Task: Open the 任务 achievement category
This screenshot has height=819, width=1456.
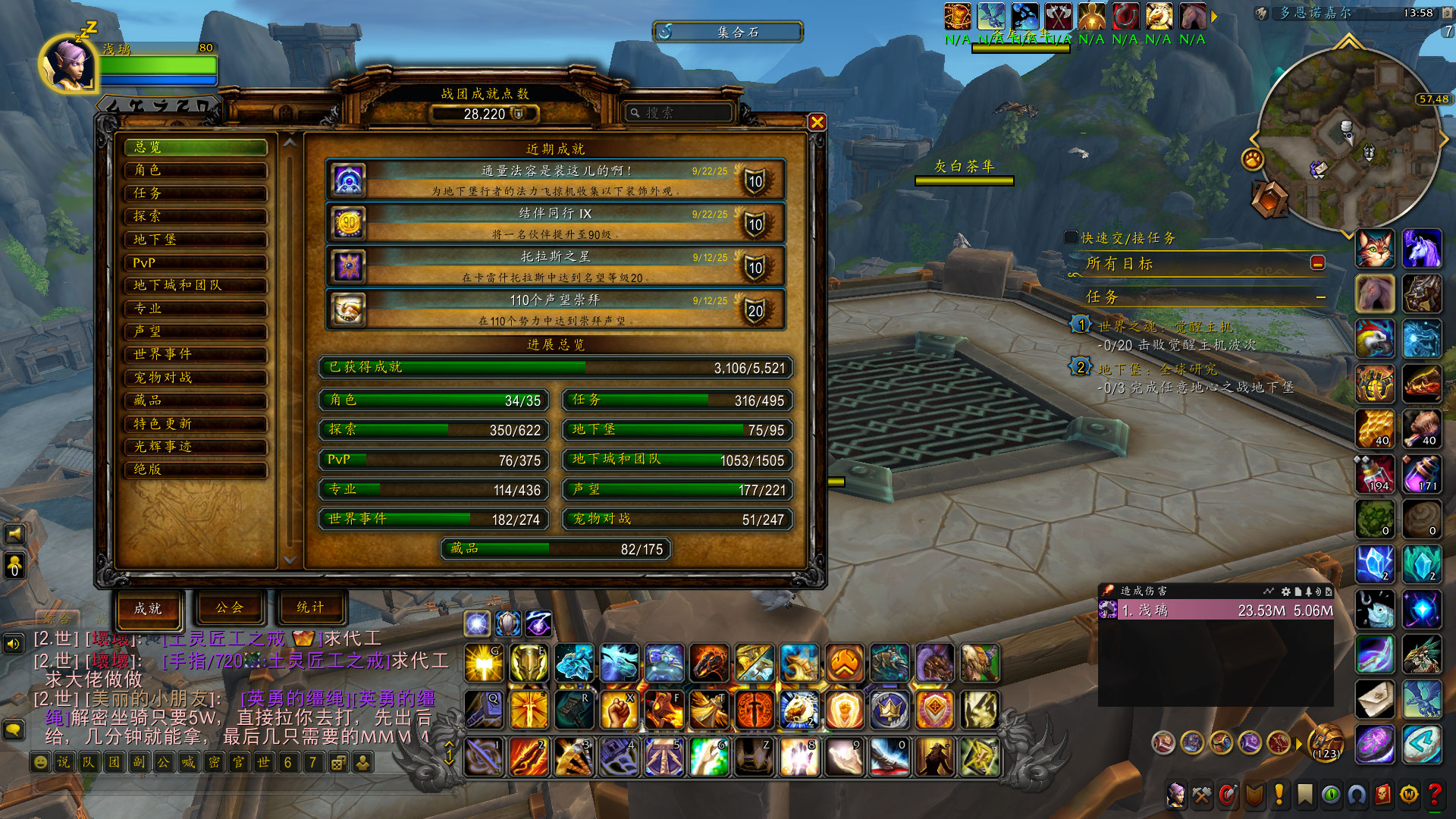Action: 196,193
